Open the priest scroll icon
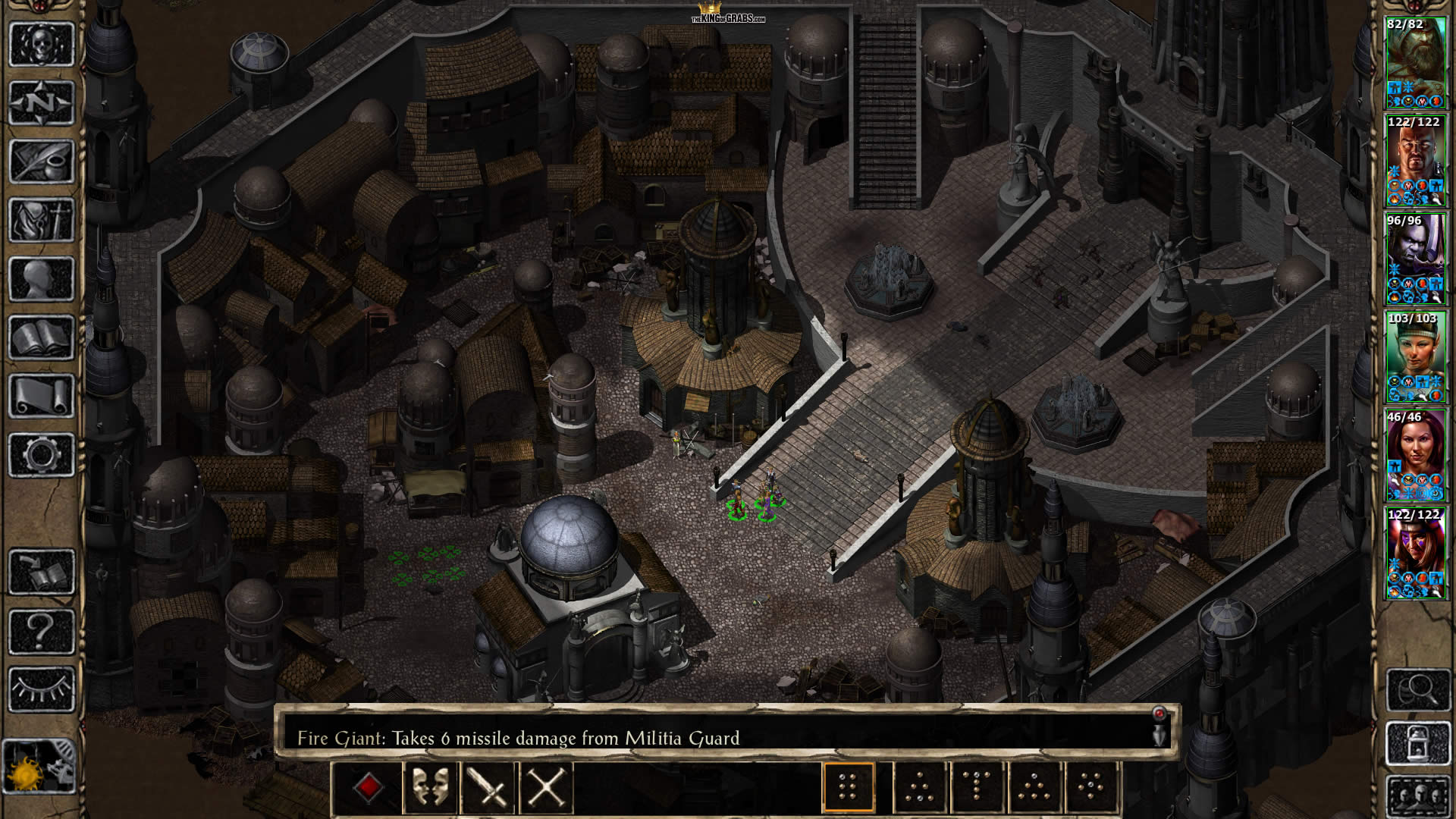The image size is (1456, 819). coord(41,396)
